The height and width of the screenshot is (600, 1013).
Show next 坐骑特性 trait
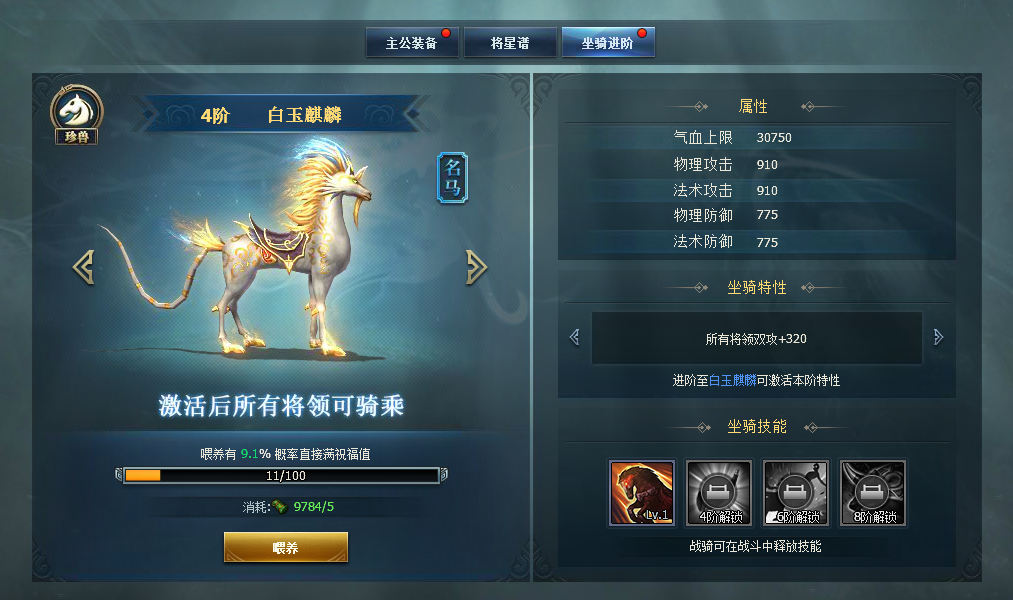coord(938,338)
